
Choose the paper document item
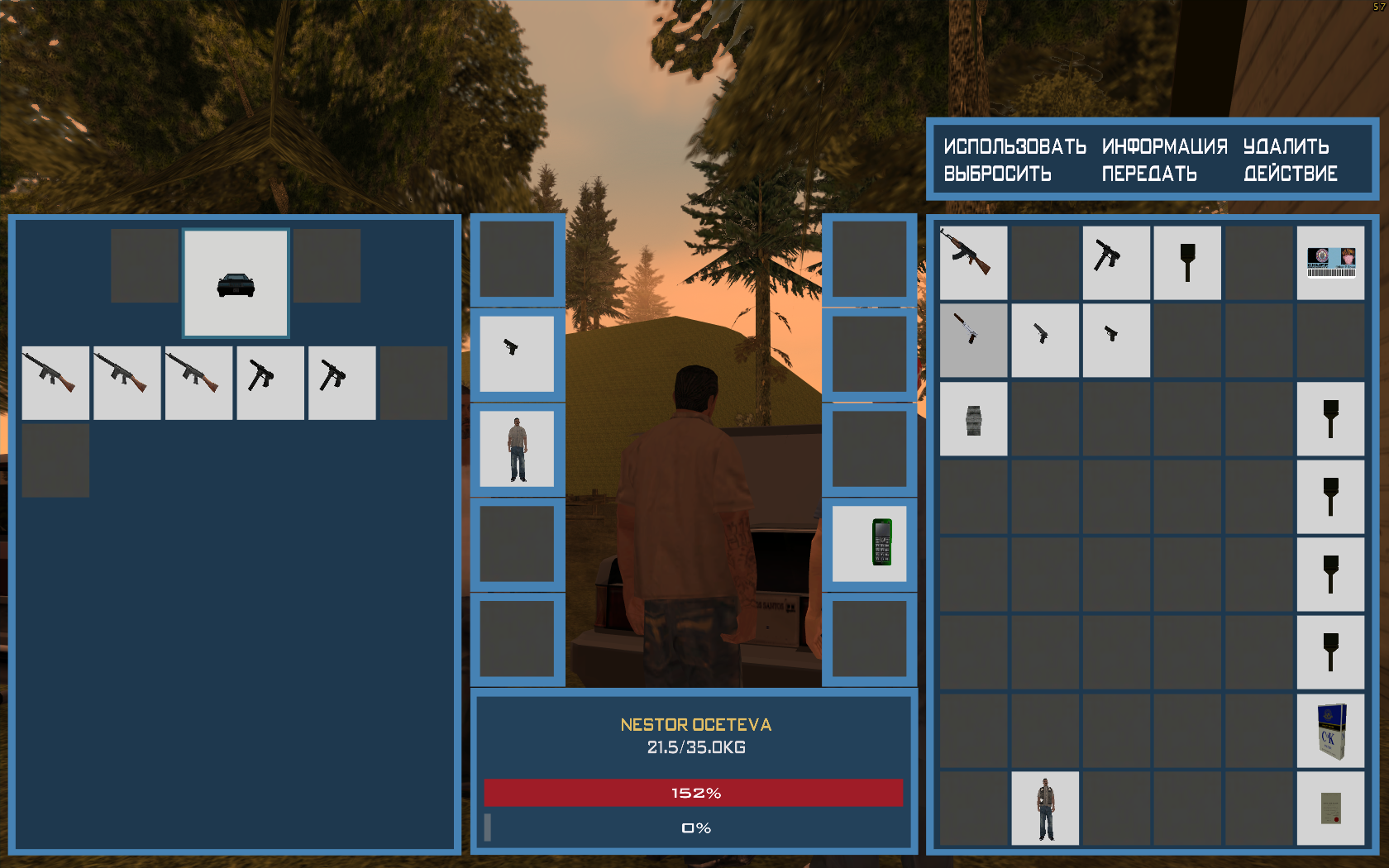pyautogui.click(x=1330, y=808)
